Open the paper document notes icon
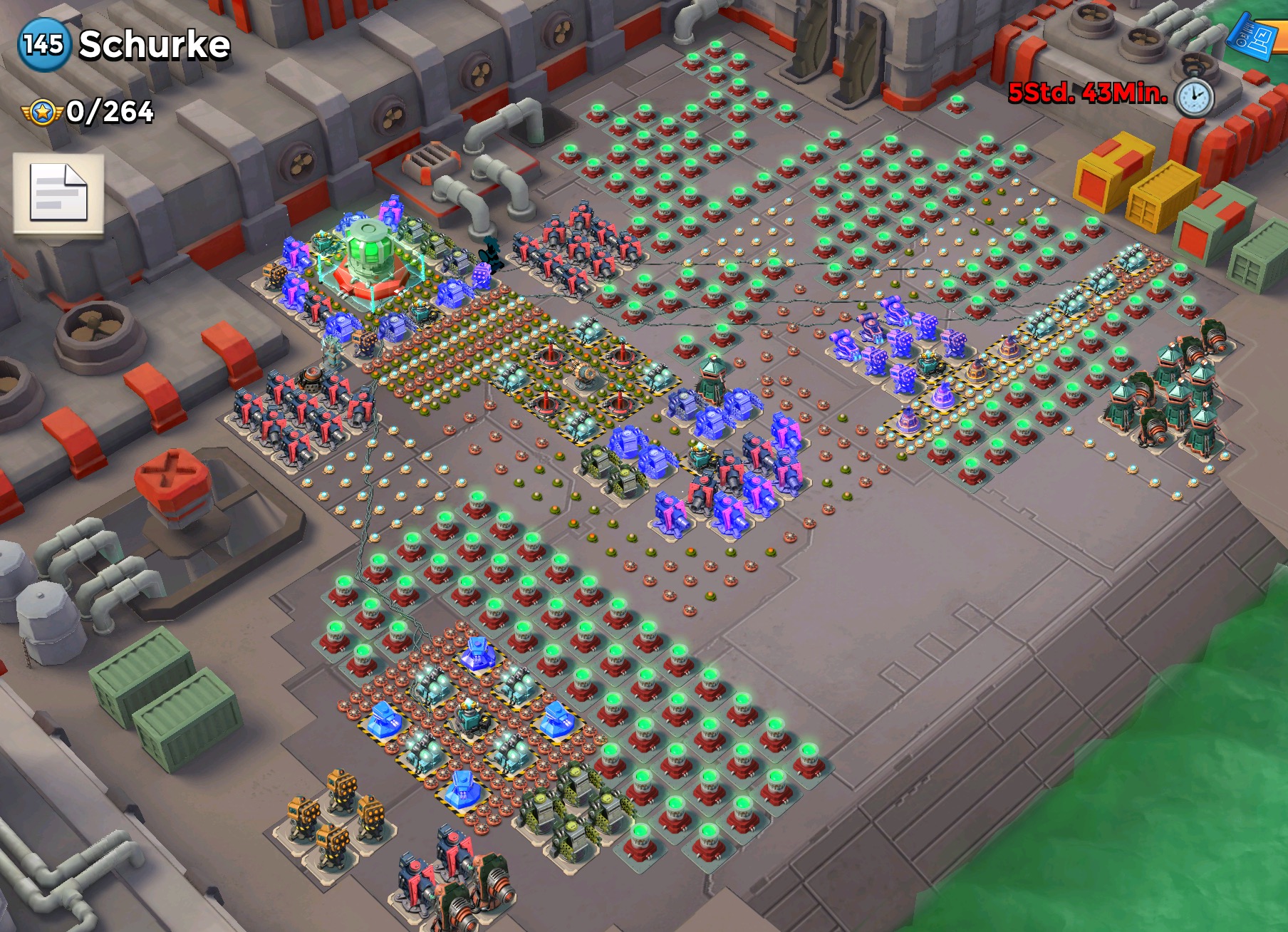The image size is (1288, 932). point(58,193)
